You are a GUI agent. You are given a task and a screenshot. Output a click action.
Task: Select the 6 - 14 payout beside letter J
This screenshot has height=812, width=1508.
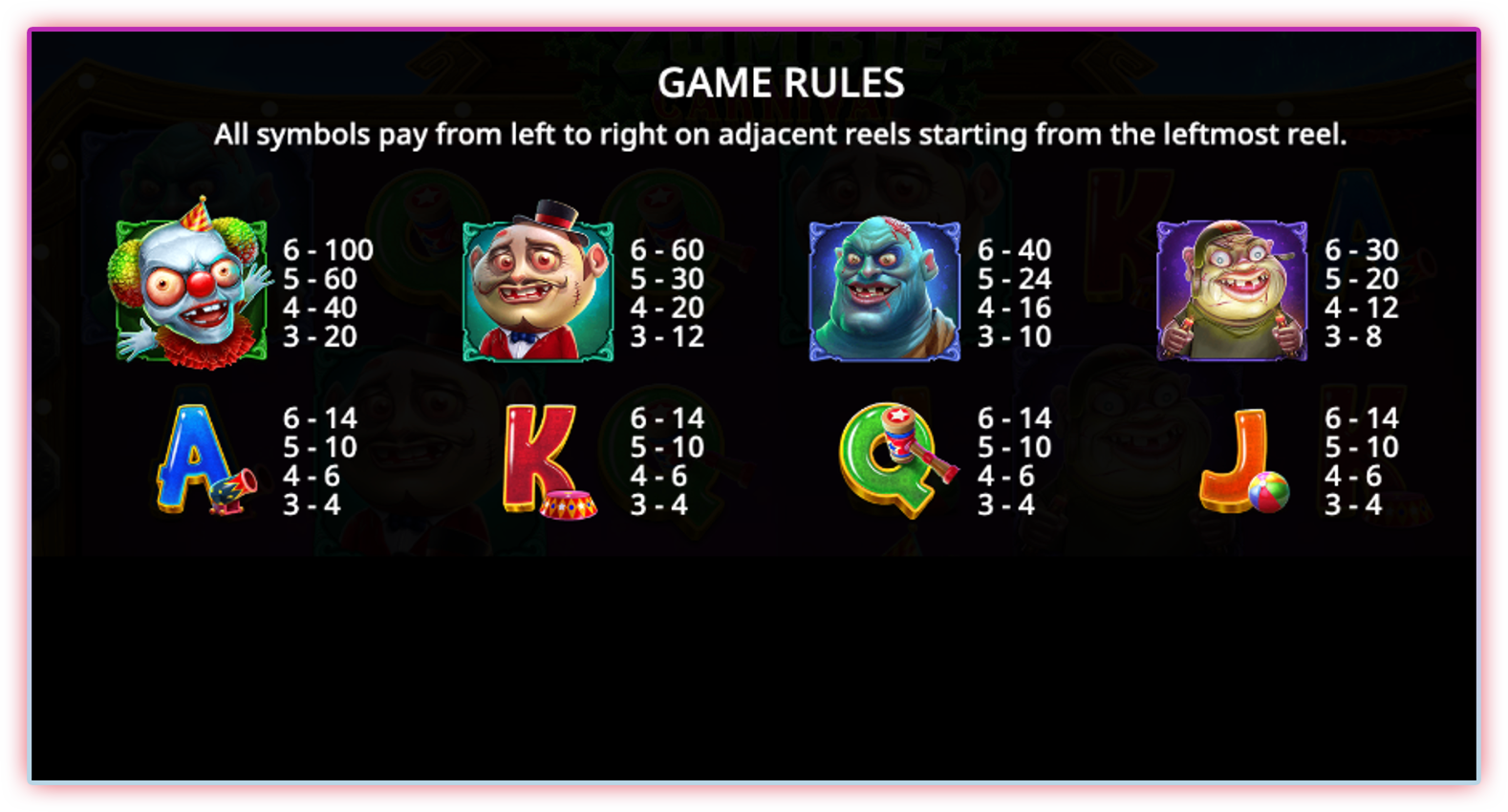(1363, 418)
